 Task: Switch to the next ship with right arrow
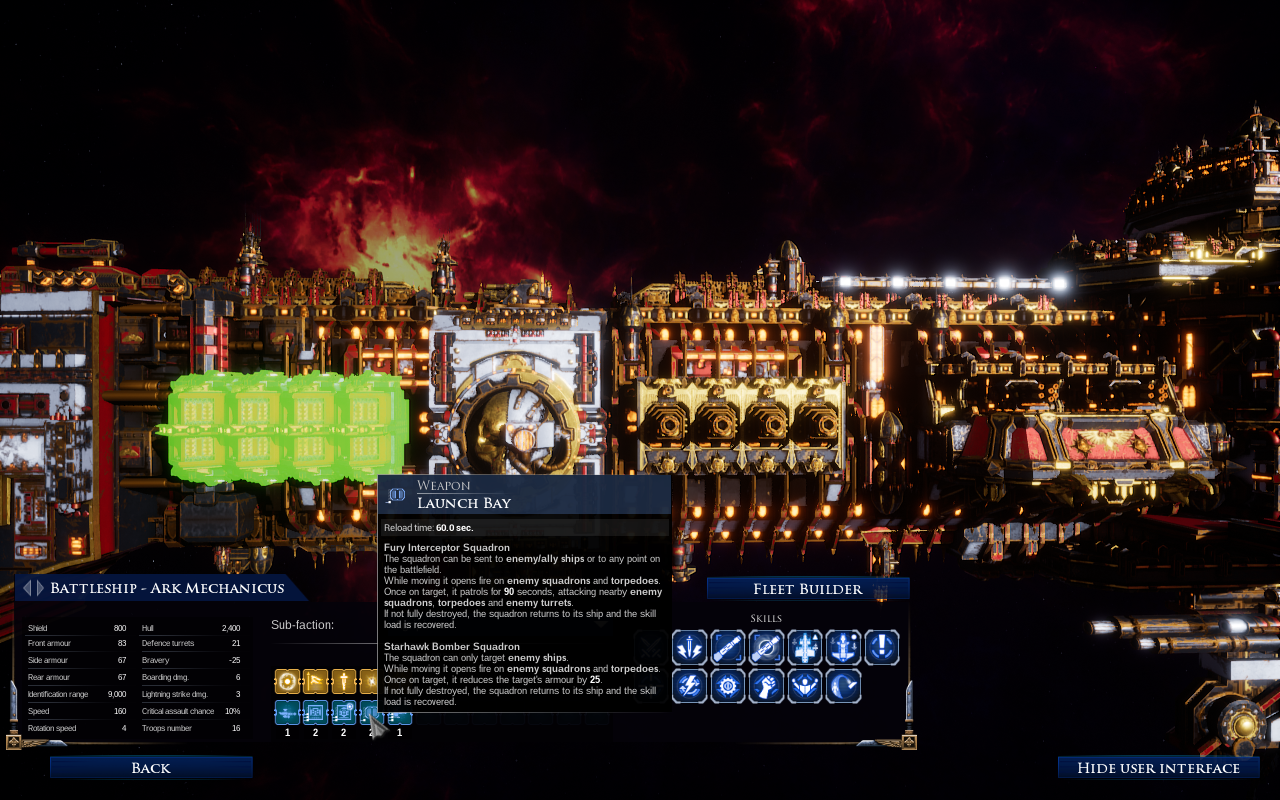(39, 588)
